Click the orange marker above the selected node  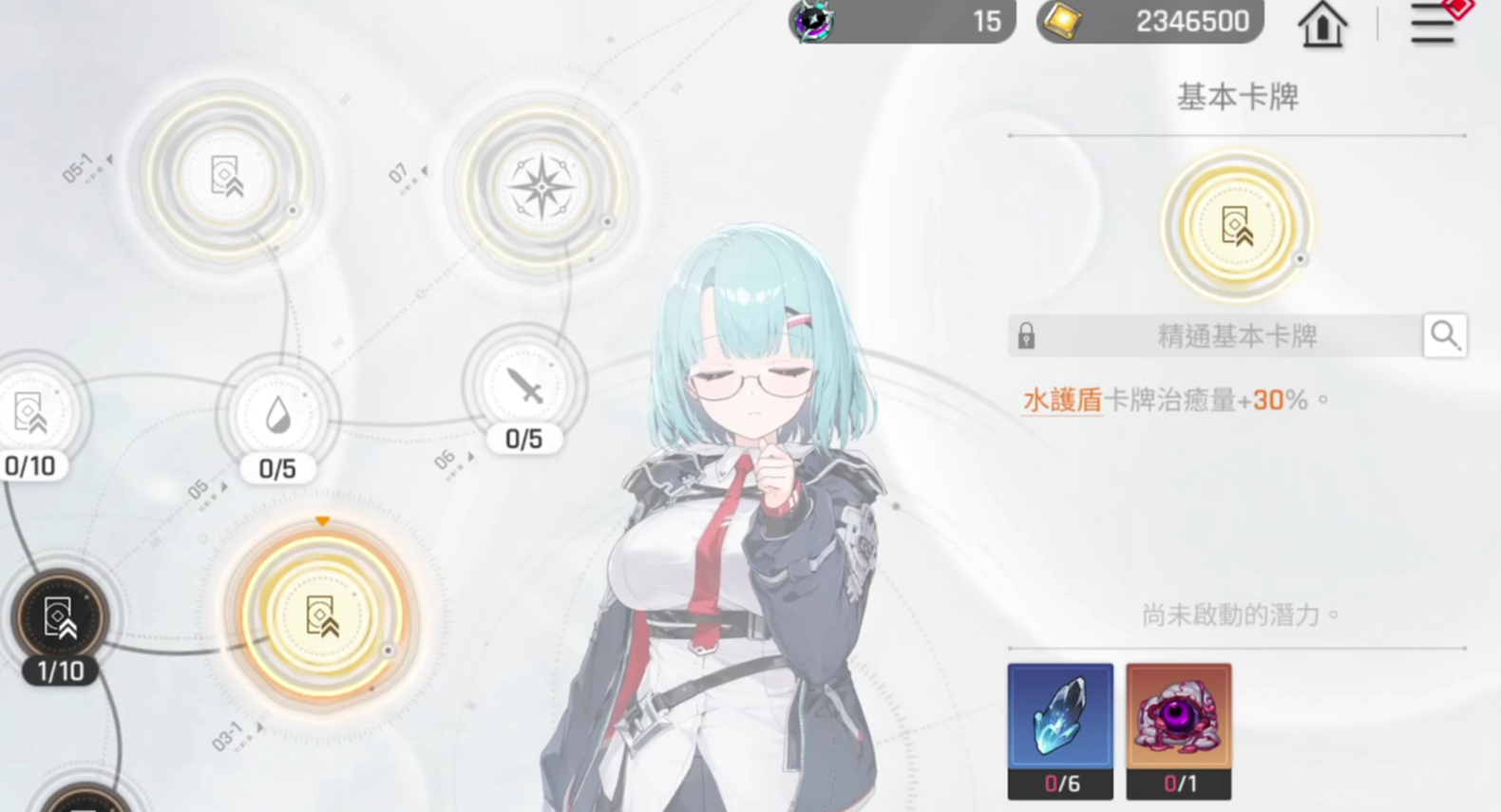[x=322, y=520]
